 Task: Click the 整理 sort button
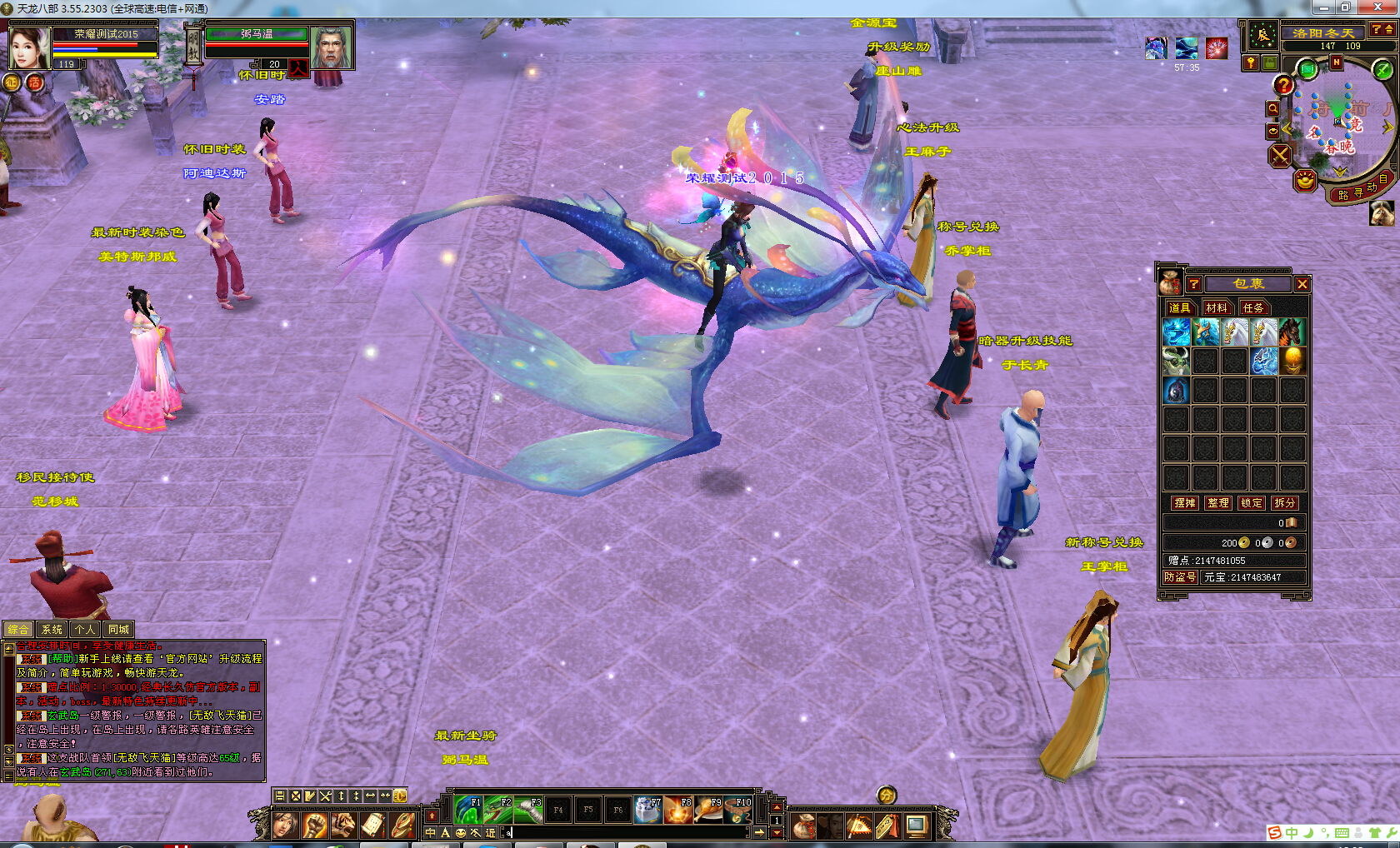pos(1218,503)
